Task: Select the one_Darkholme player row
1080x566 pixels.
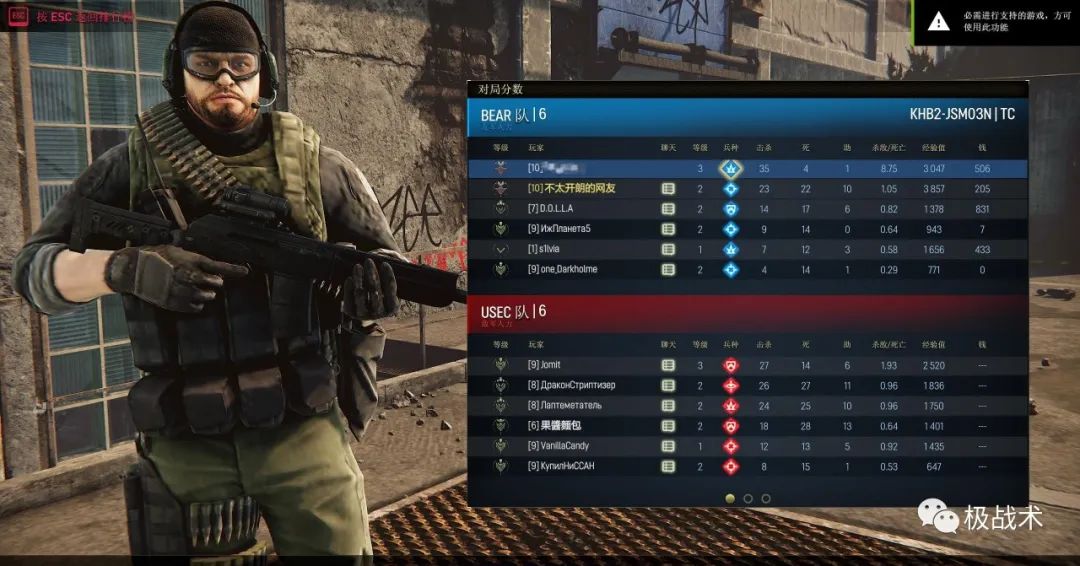Action: coord(570,269)
